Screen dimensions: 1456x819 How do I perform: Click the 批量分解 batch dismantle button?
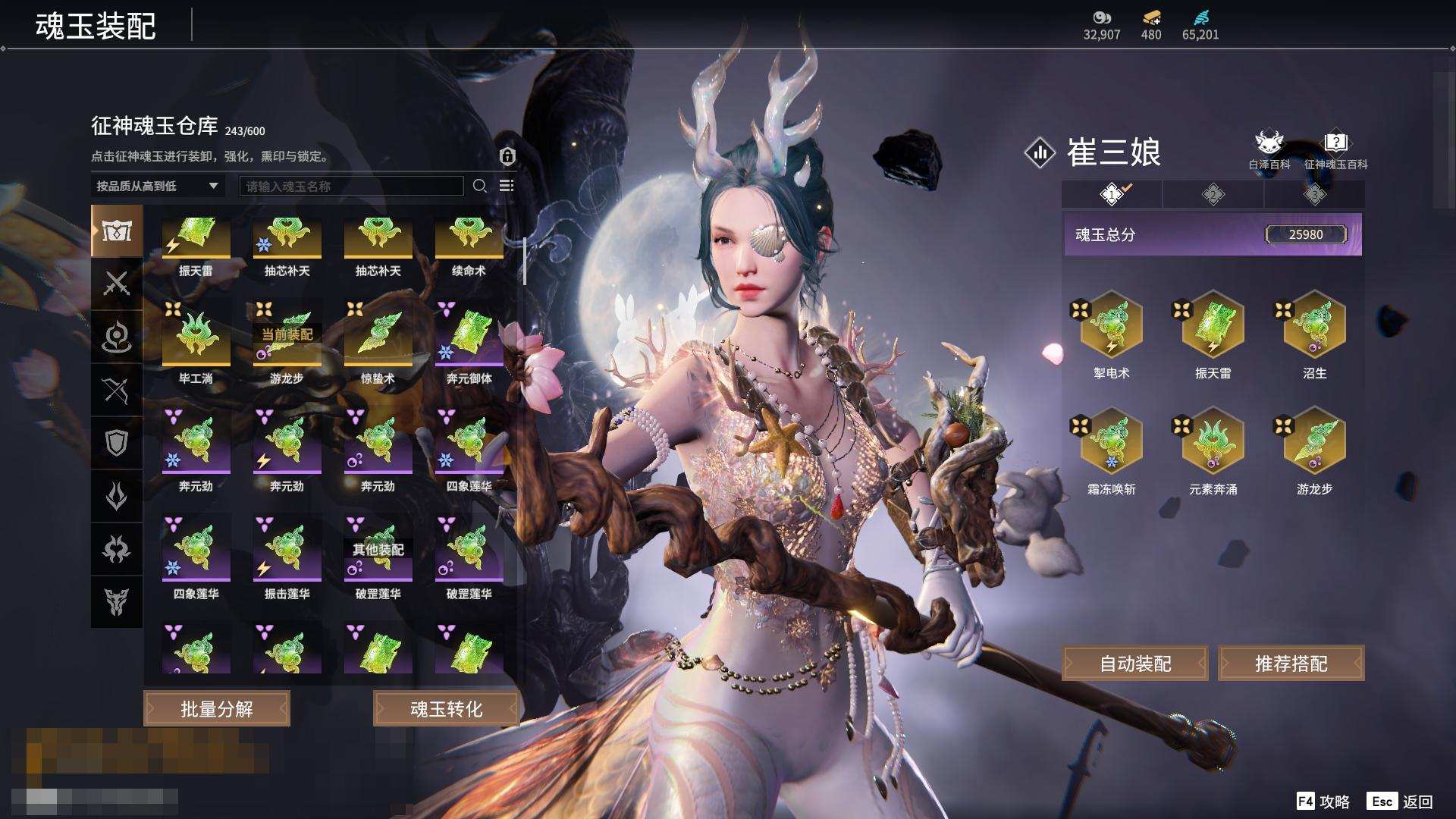point(217,708)
